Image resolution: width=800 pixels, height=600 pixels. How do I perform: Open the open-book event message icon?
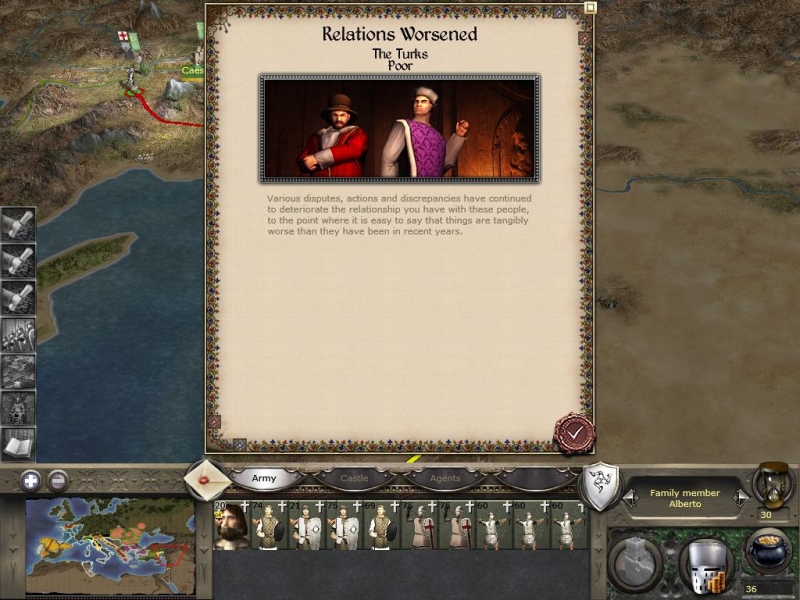point(18,442)
